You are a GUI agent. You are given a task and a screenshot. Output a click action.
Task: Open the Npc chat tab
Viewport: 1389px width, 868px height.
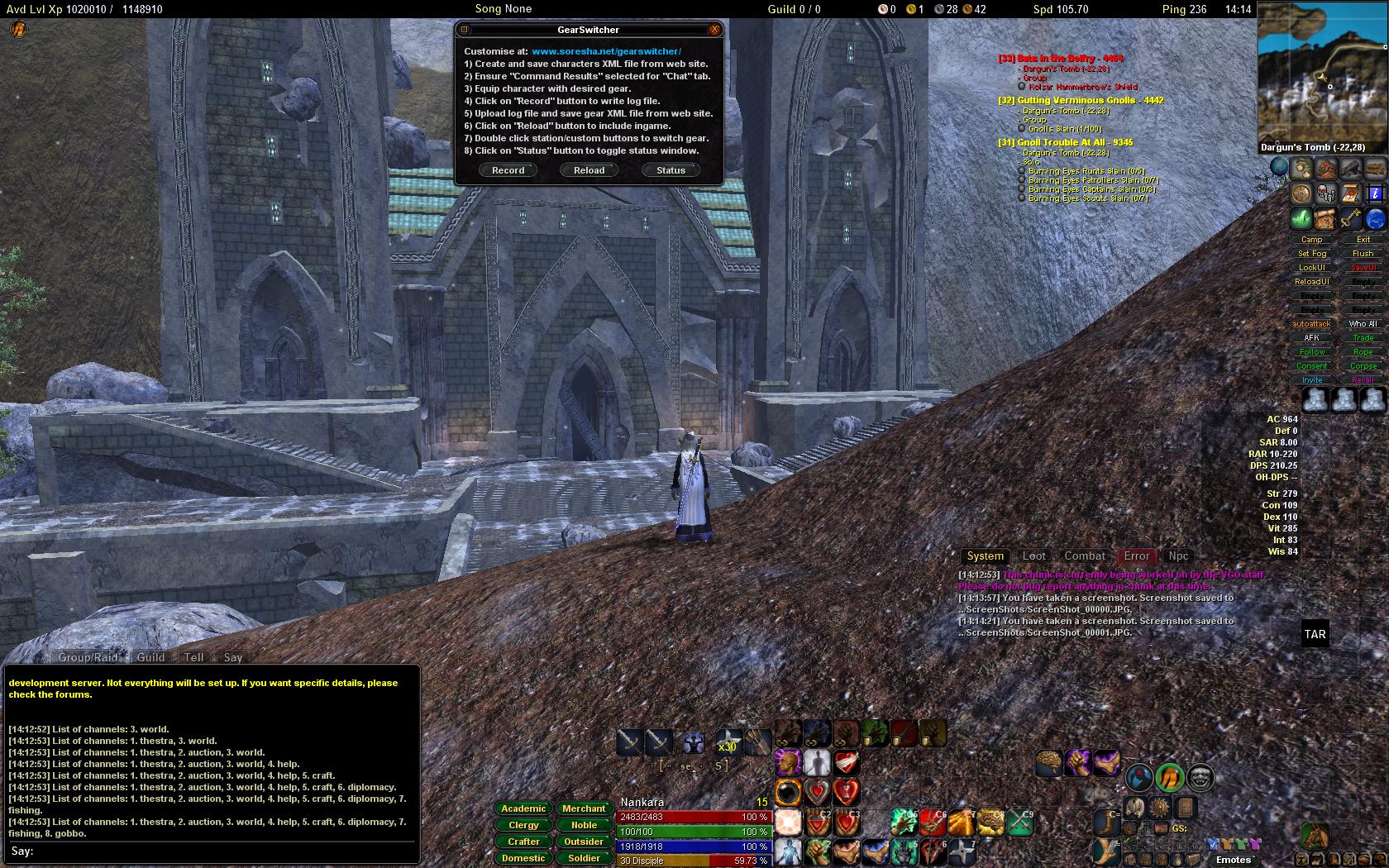pyautogui.click(x=1178, y=556)
